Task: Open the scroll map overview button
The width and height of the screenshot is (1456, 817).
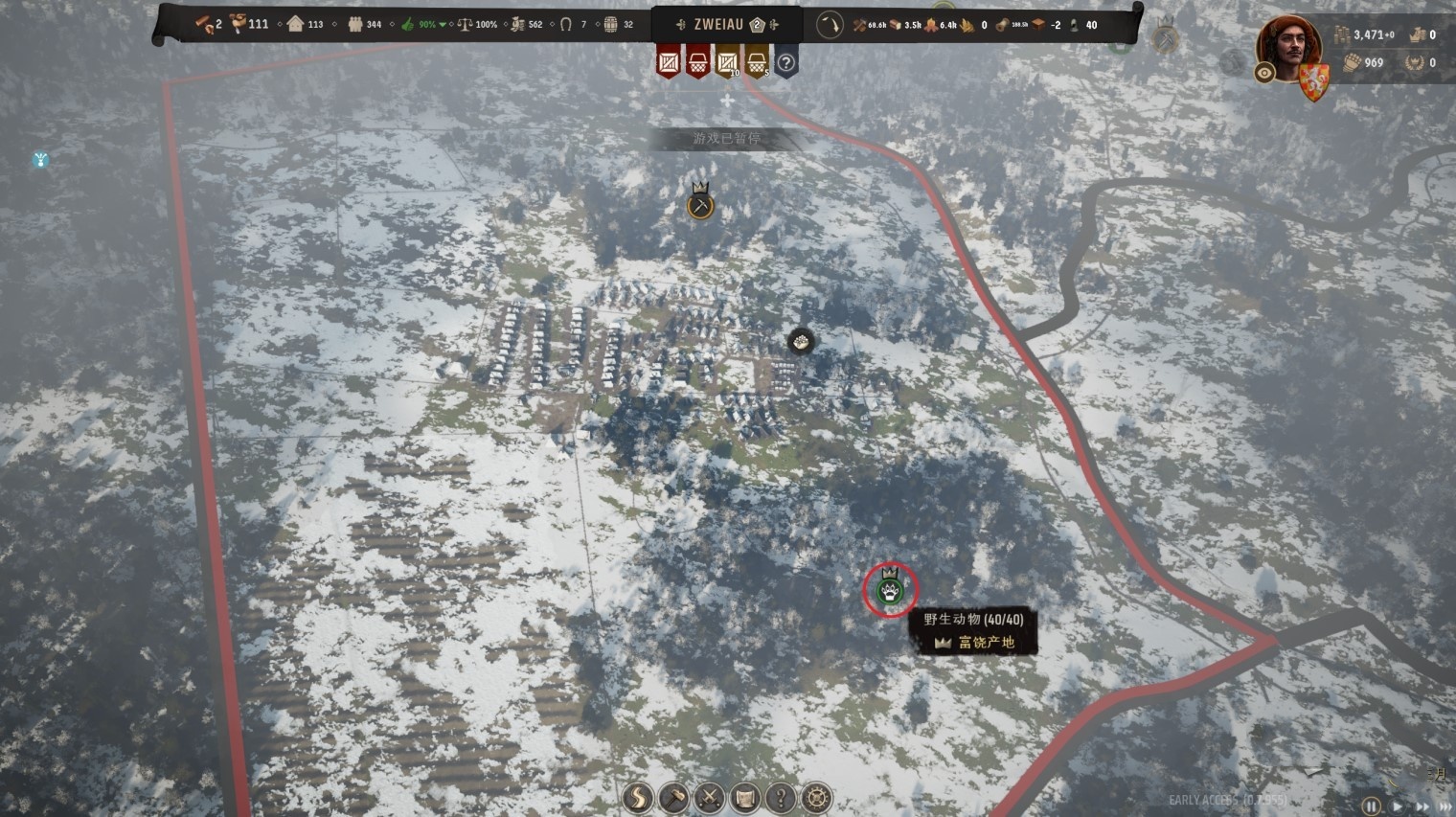Action: tap(745, 798)
